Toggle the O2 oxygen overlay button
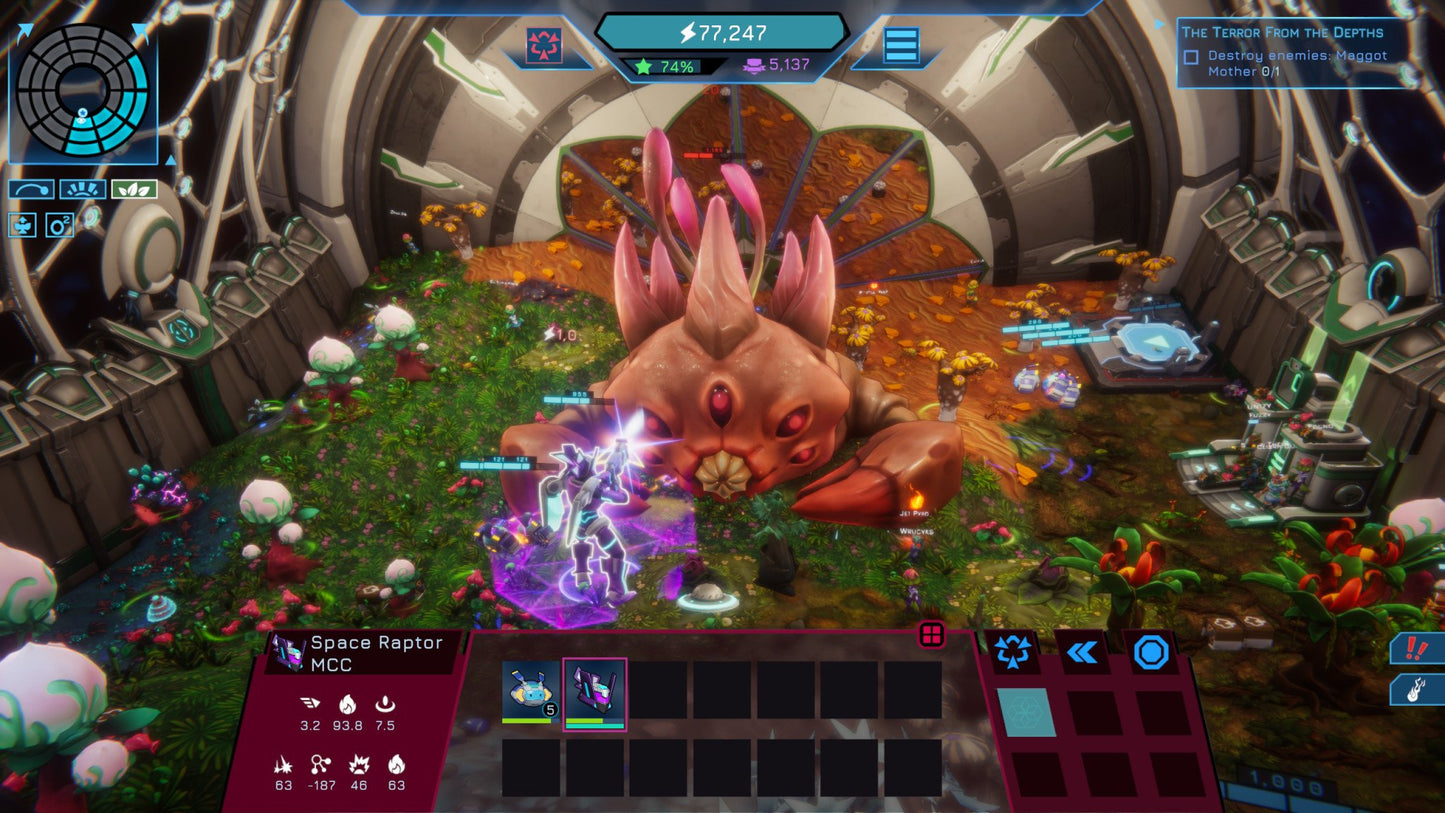1445x813 pixels. pyautogui.click(x=60, y=224)
